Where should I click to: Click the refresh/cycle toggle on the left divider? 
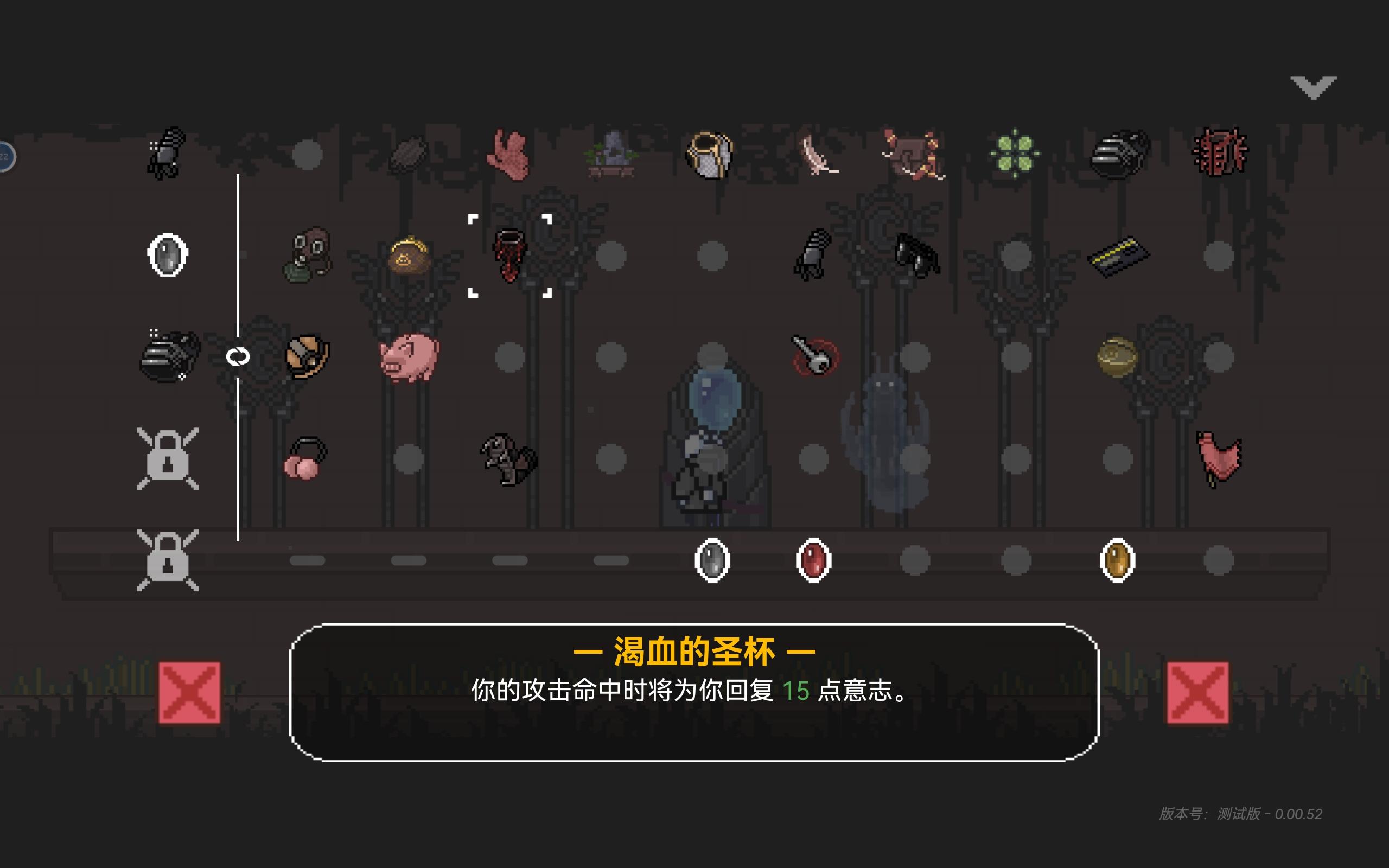238,356
